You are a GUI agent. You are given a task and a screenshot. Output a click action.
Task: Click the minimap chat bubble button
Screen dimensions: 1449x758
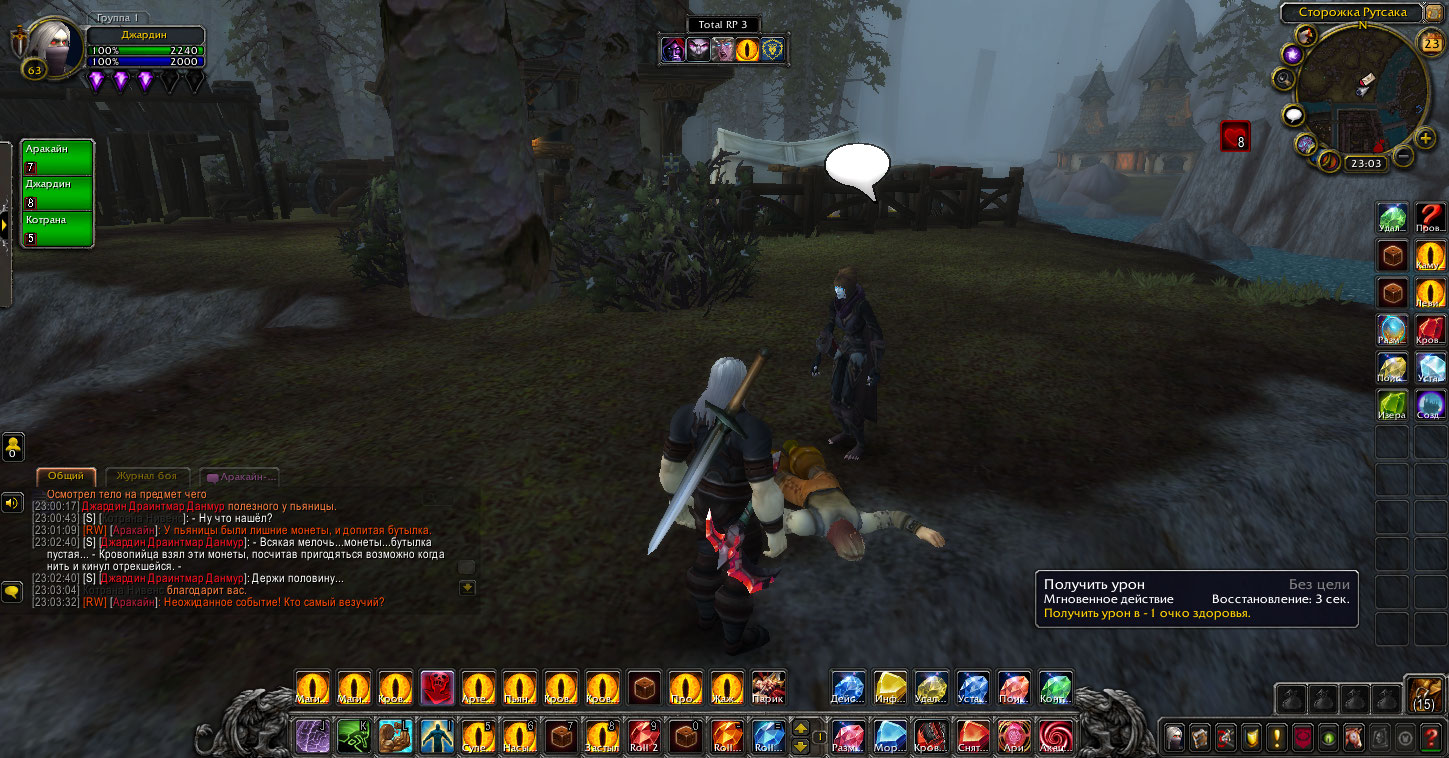coord(1294,115)
